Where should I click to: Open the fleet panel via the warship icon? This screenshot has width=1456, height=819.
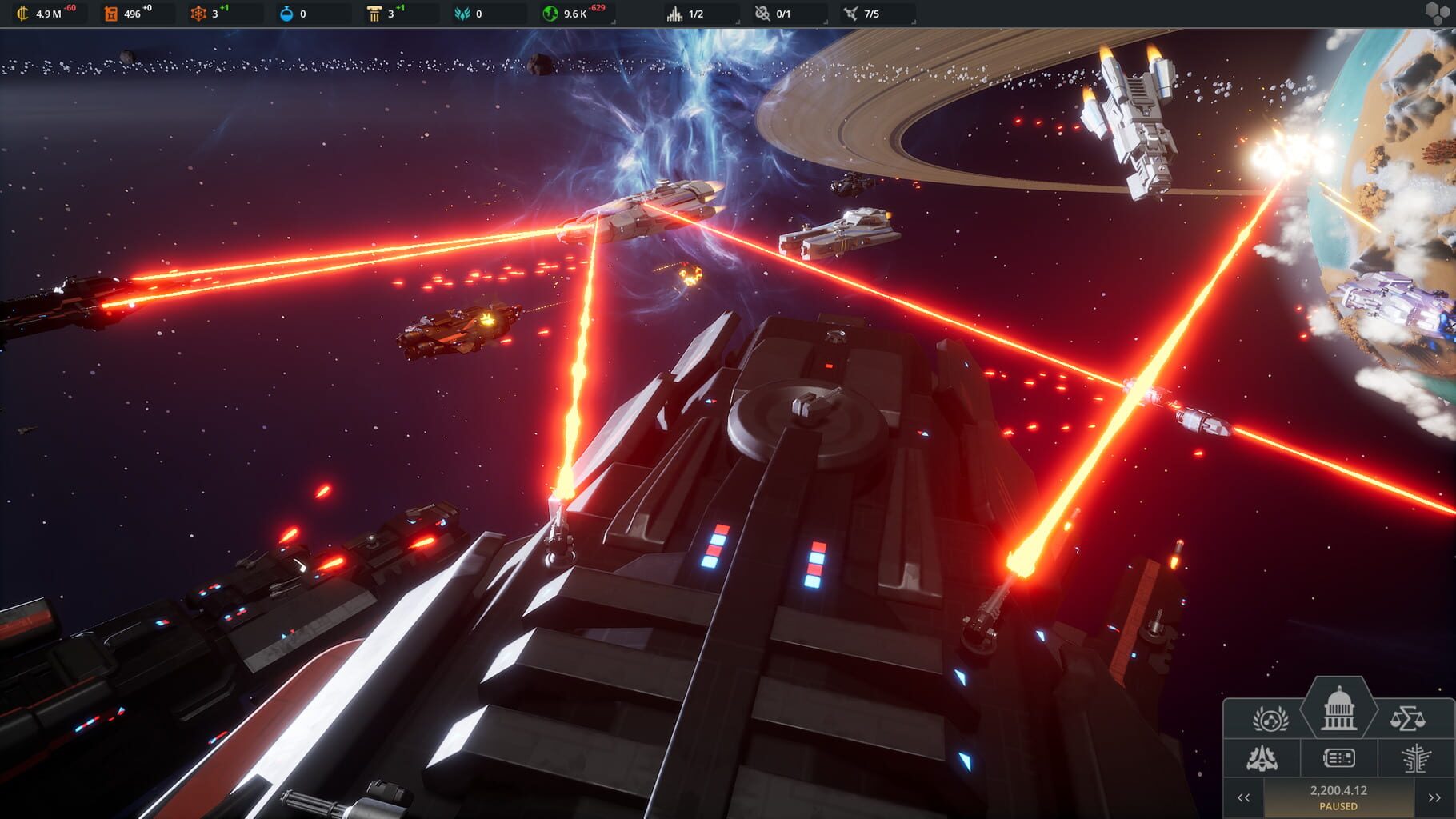click(x=1262, y=758)
